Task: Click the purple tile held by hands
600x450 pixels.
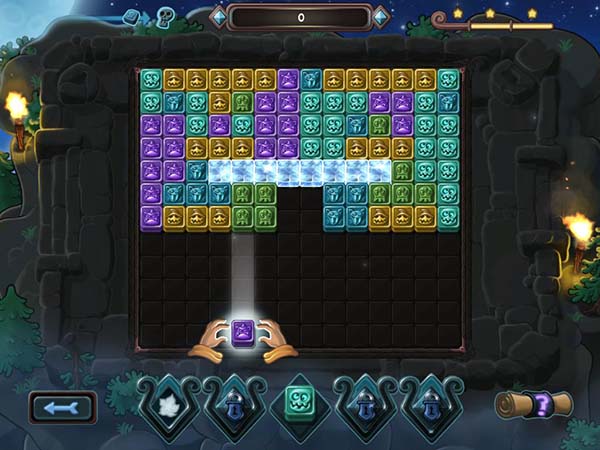Action: pos(241,331)
